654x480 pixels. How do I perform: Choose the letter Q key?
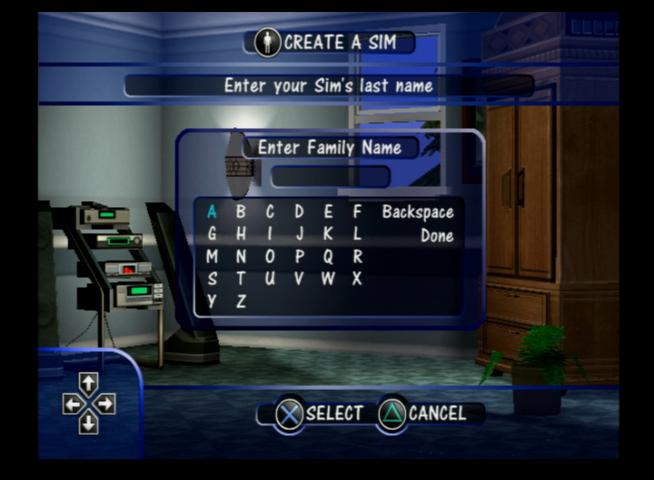(328, 256)
